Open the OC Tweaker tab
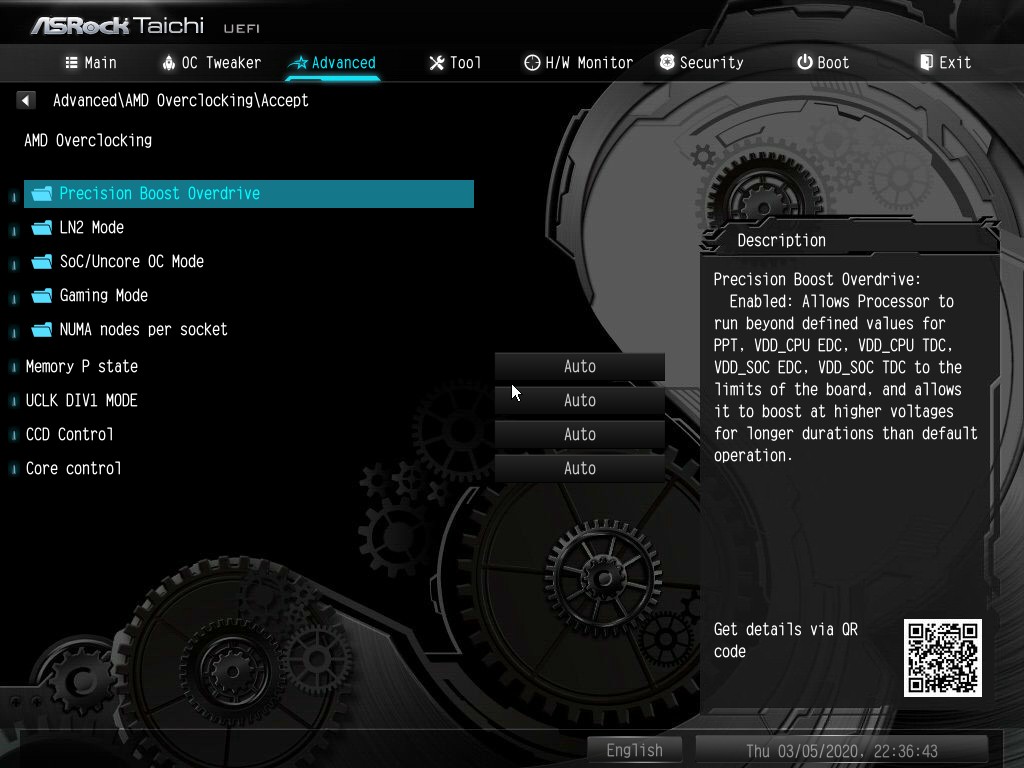Screen dimensions: 1024x768 click(211, 63)
